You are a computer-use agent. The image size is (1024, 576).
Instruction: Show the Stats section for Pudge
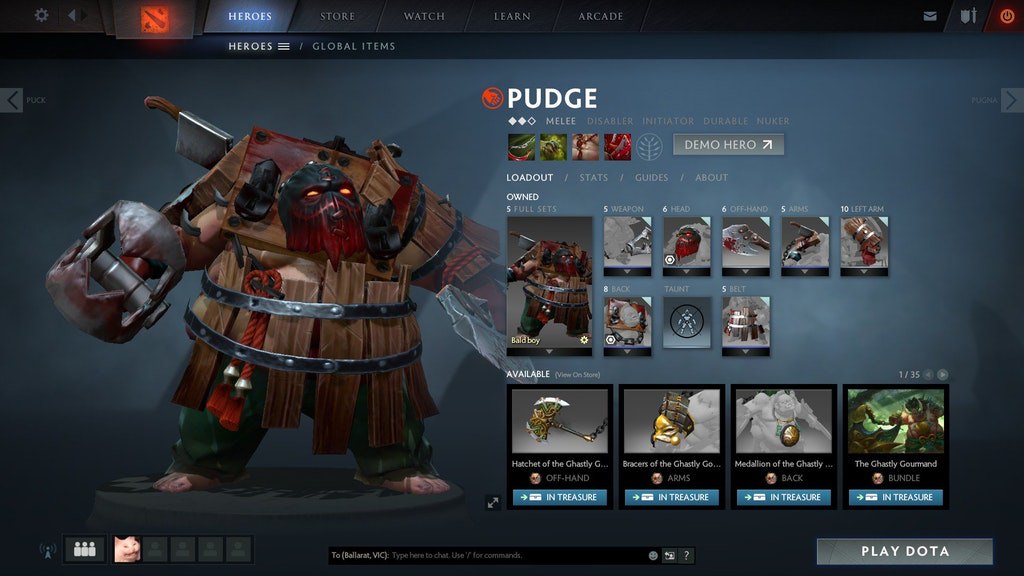593,178
